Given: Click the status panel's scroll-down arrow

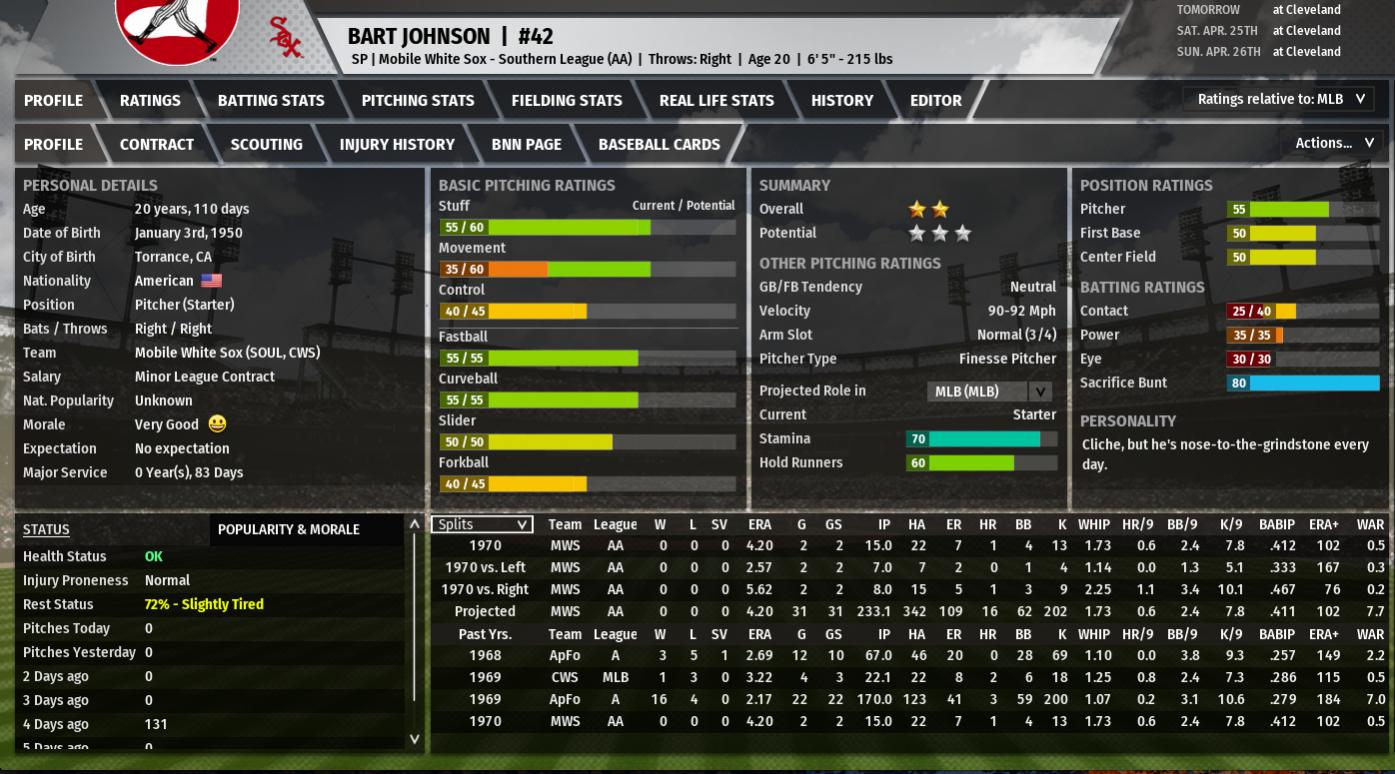Looking at the screenshot, I should tap(414, 740).
